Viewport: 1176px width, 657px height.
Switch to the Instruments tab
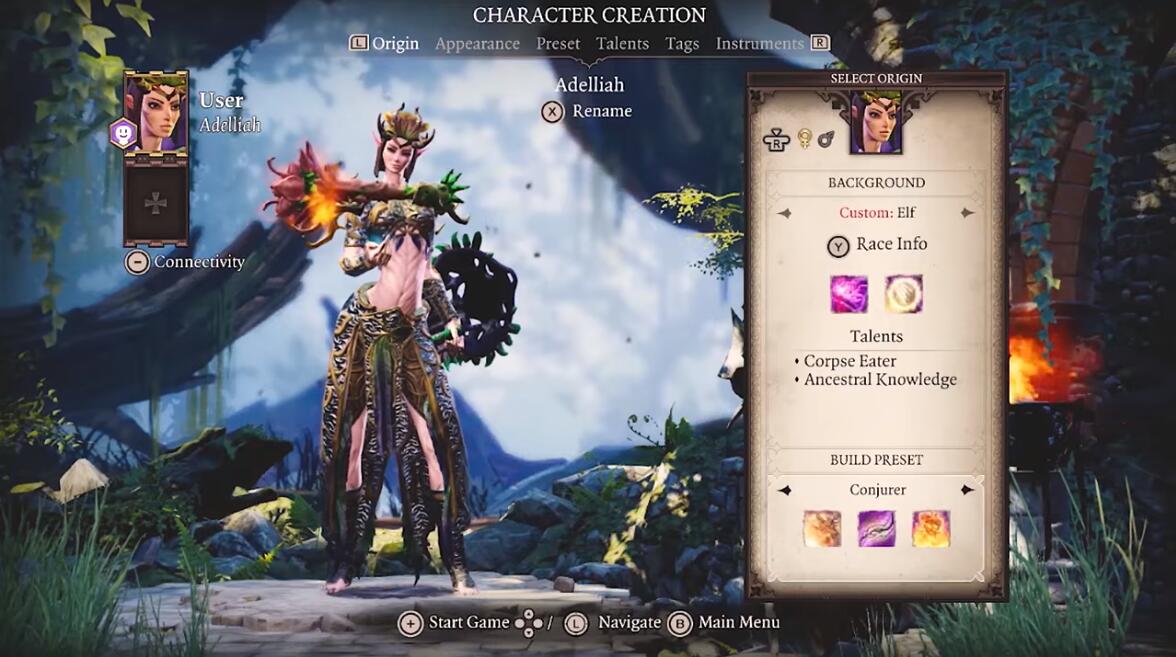tap(759, 43)
